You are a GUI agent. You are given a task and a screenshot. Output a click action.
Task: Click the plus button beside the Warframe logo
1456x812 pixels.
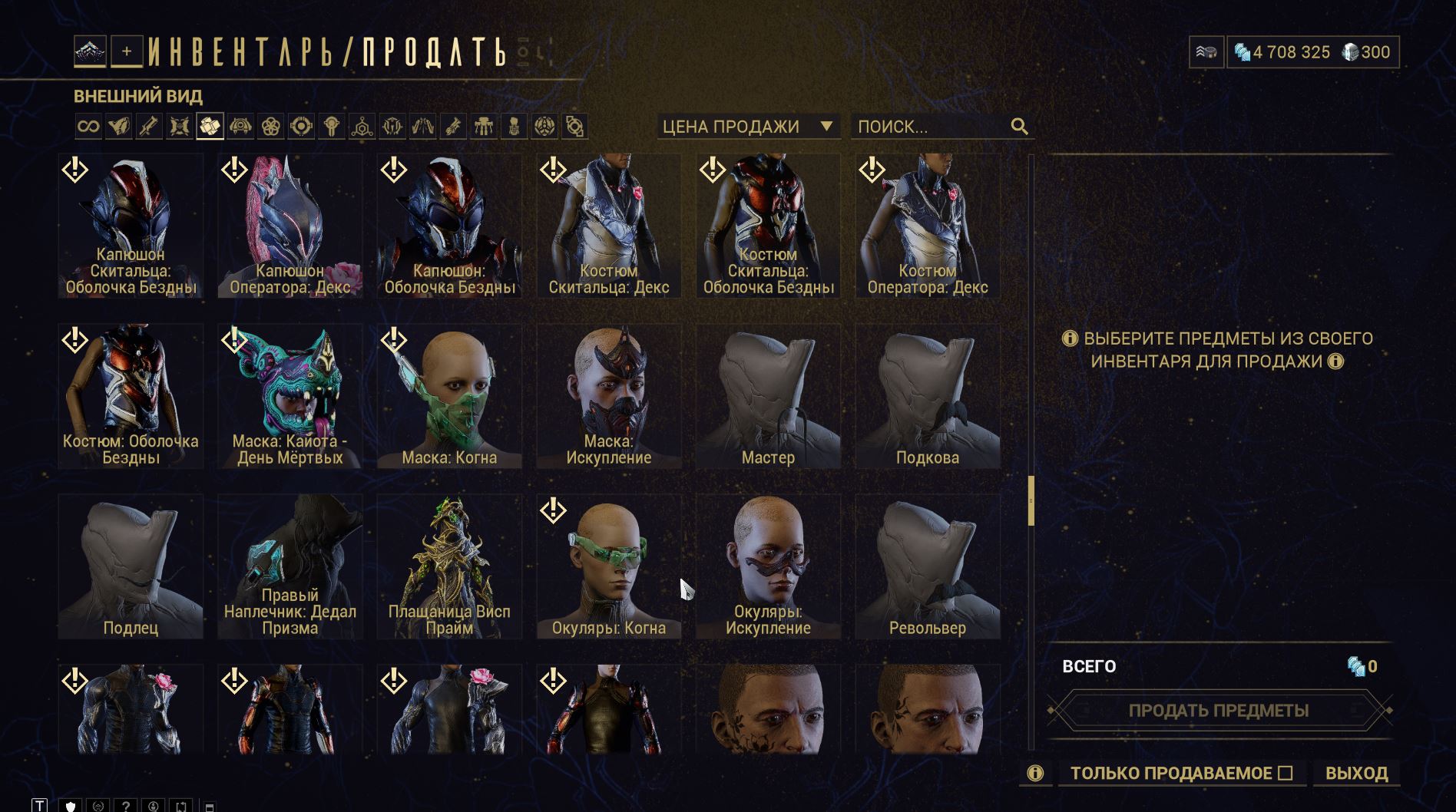coord(127,51)
